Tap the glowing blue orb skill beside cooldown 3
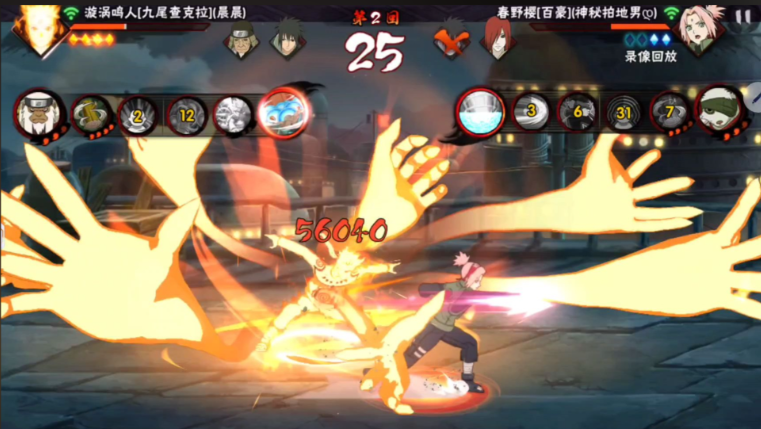The height and width of the screenshot is (429, 761). coord(480,112)
